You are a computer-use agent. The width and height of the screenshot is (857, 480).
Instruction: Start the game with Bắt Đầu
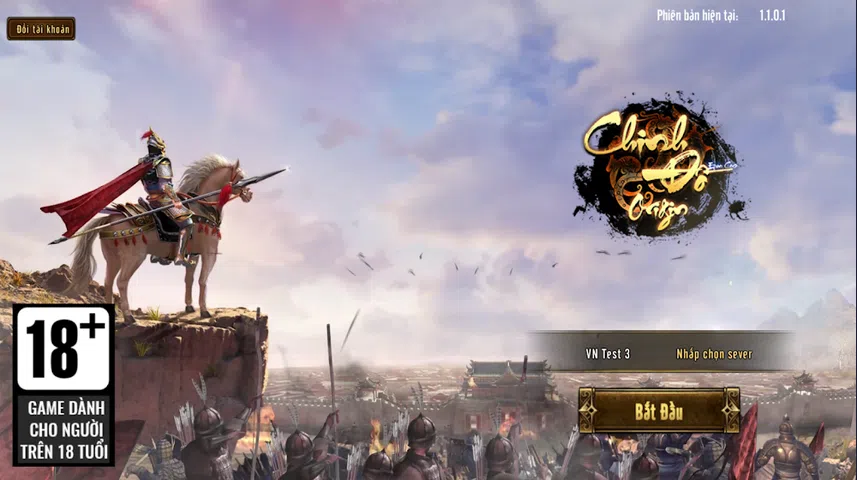click(658, 410)
